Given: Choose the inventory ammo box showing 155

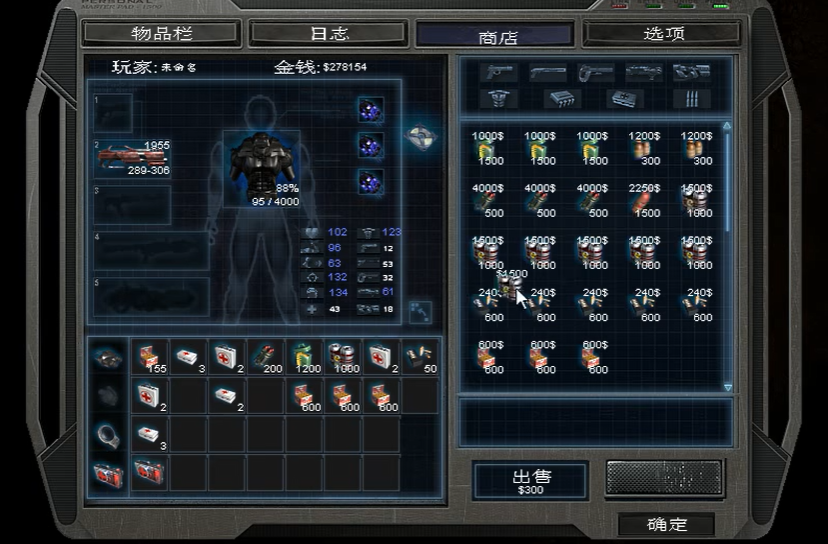Looking at the screenshot, I should coord(150,357).
